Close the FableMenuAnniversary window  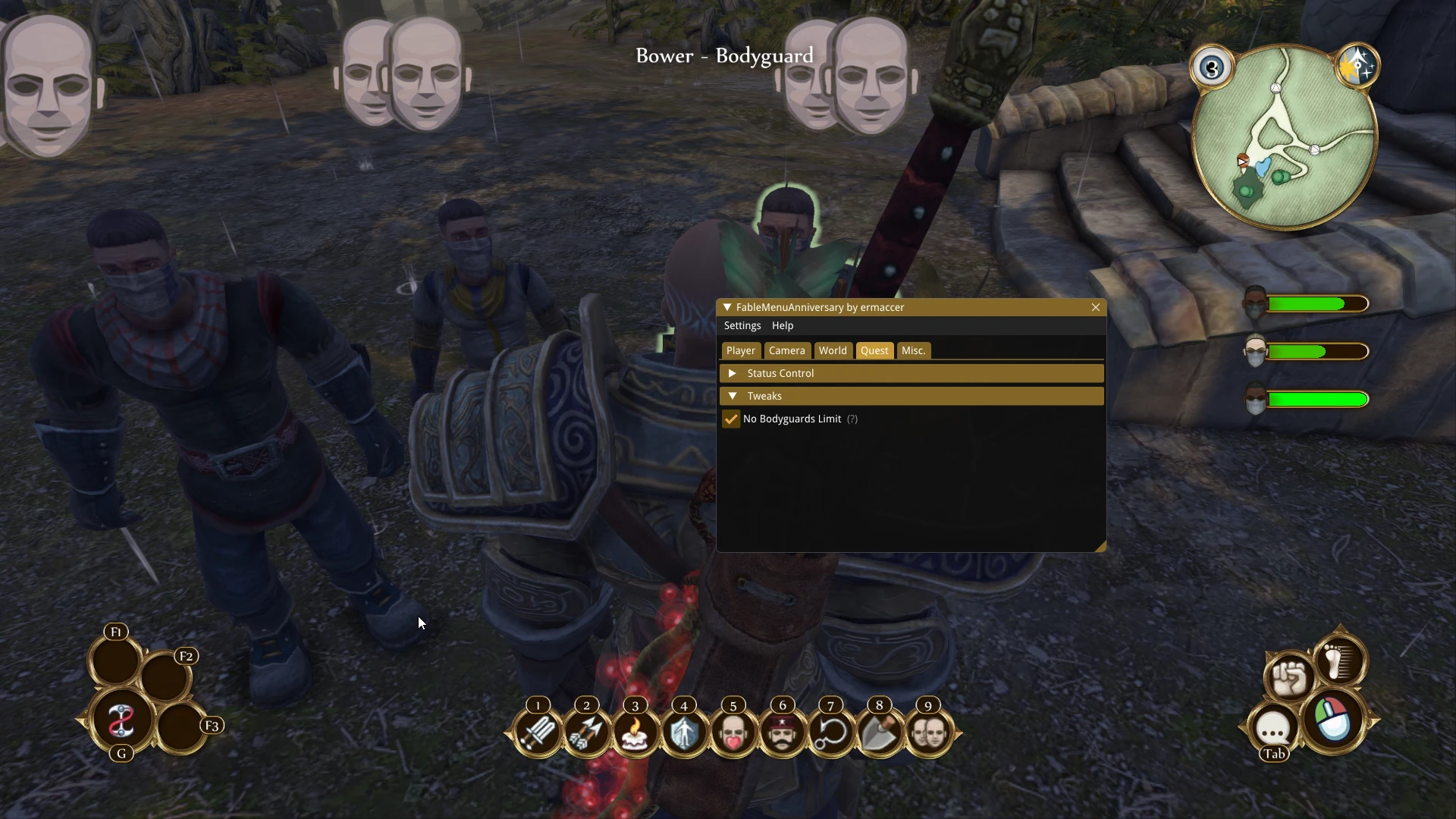click(x=1095, y=307)
